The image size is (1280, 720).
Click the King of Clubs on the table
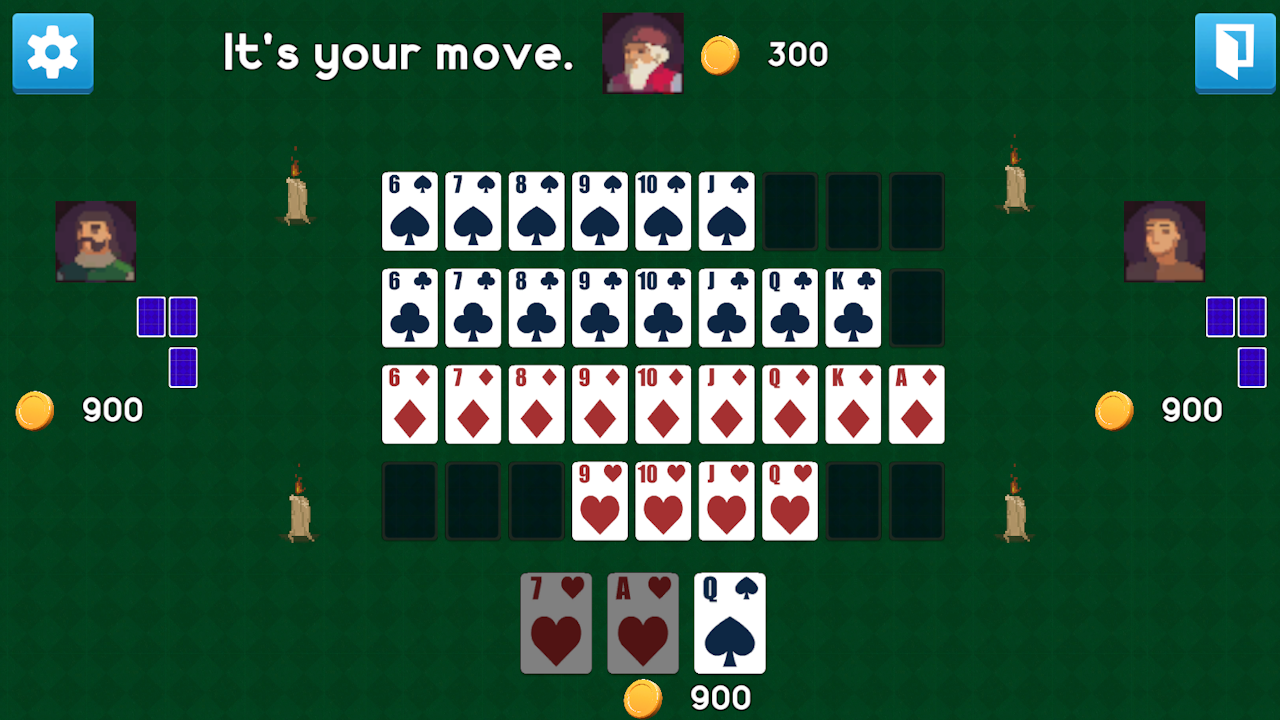[853, 308]
